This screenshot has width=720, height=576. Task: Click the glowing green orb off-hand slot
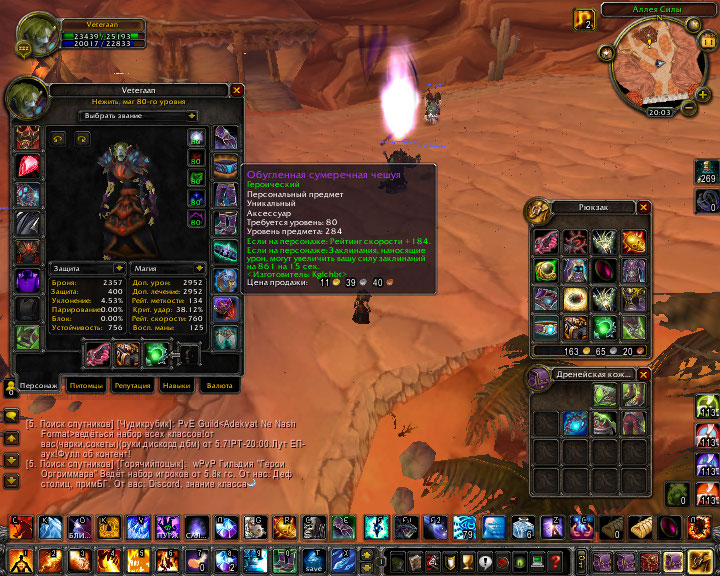(156, 353)
